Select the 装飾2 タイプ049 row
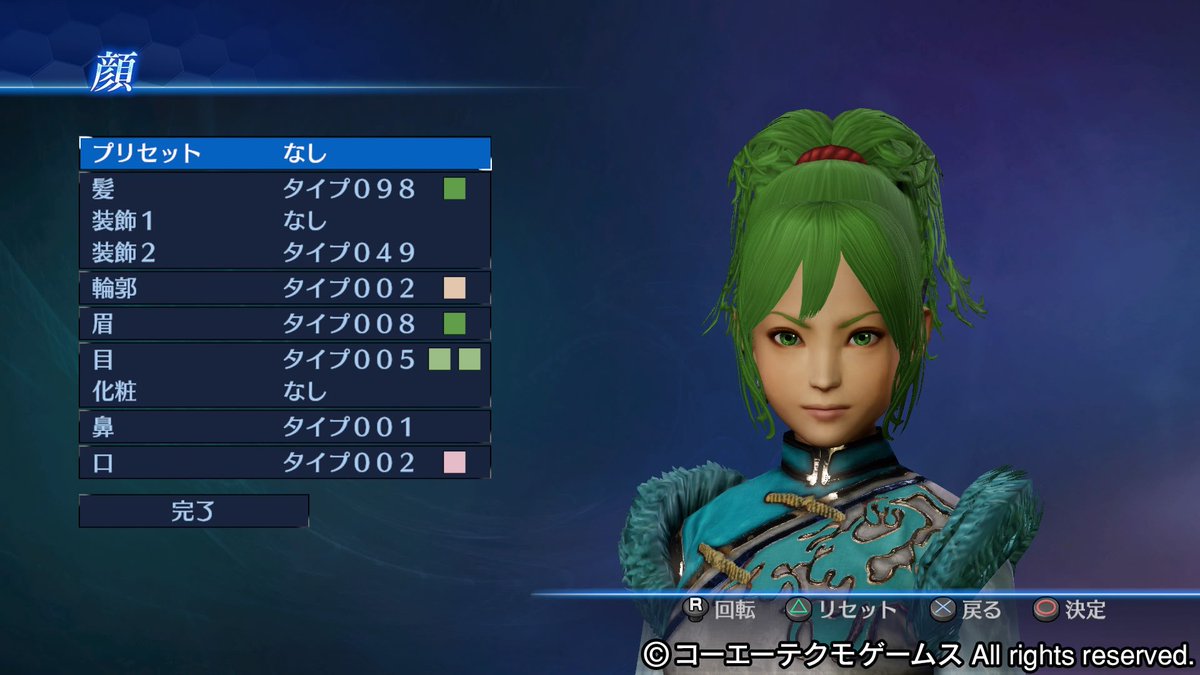The height and width of the screenshot is (675, 1200). (x=250, y=252)
